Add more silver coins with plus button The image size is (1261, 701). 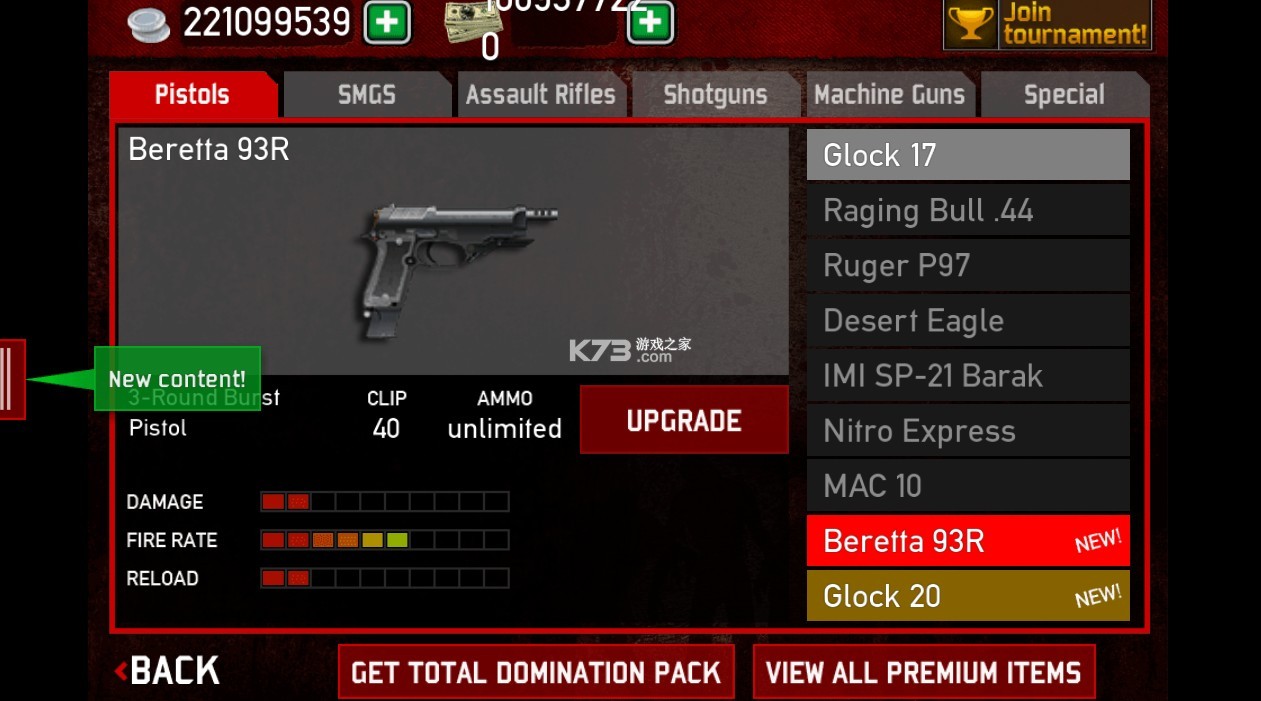click(387, 22)
